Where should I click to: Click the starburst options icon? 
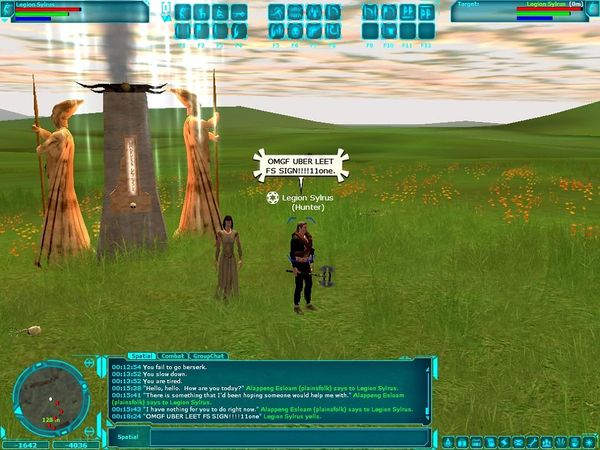pos(586,441)
